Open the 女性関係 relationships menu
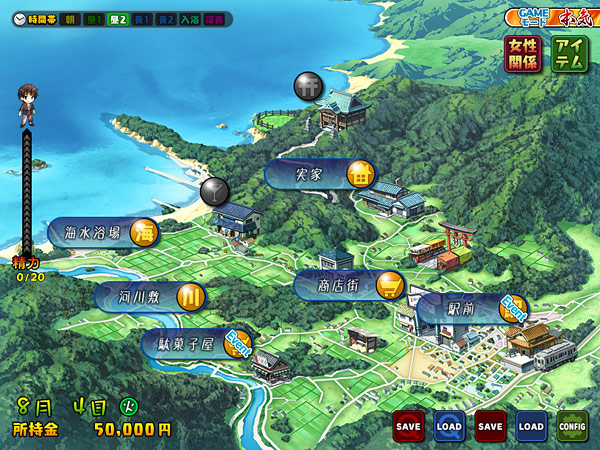 click(522, 54)
